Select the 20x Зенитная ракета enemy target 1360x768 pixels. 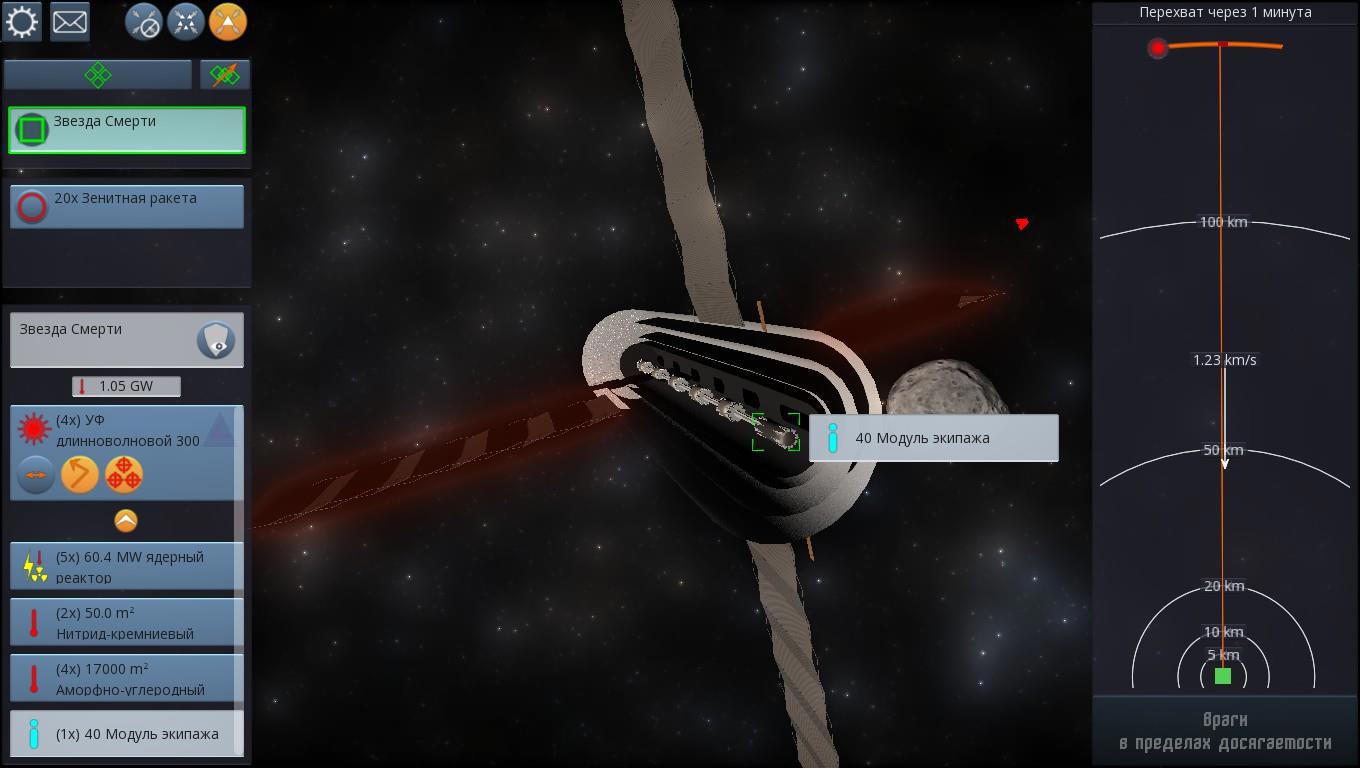(x=127, y=206)
